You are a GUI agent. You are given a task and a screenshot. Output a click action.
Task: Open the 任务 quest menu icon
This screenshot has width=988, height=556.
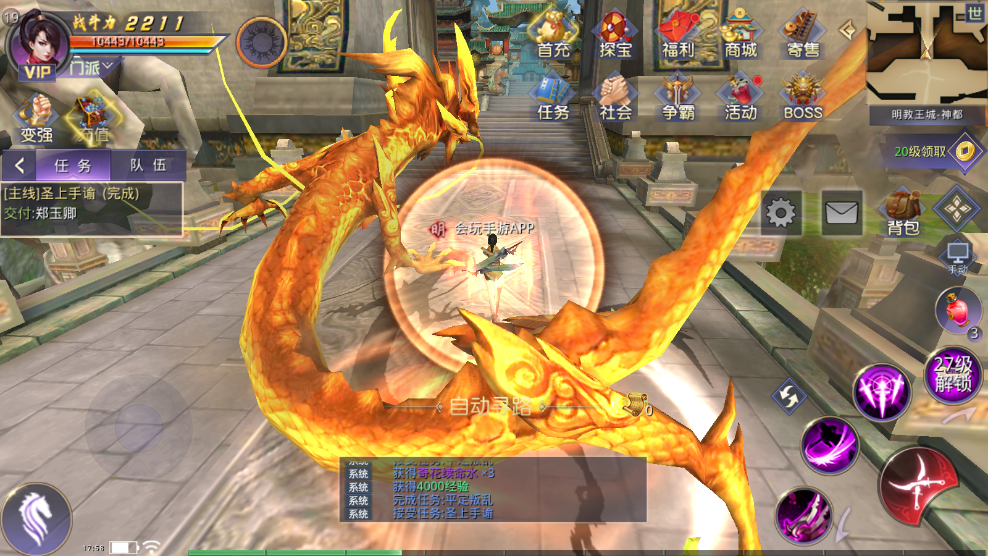click(x=553, y=96)
